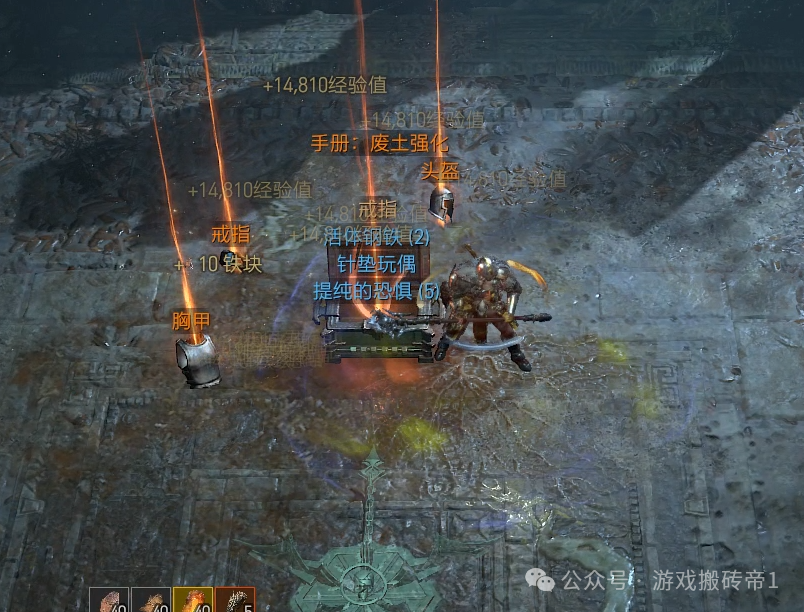Use the red-bordered slot showing 5
Viewport: 804px width, 612px height.
(x=235, y=600)
